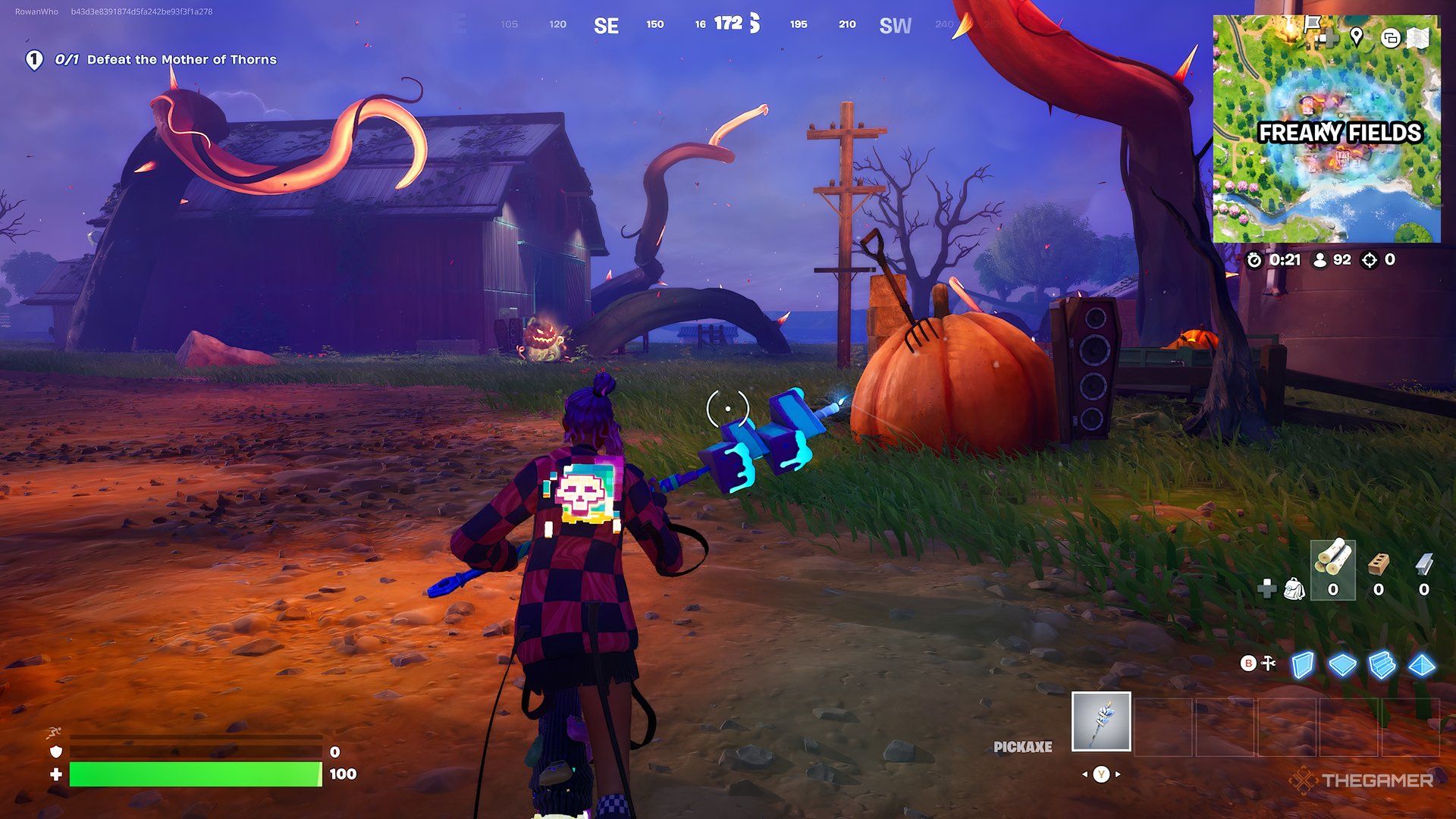Expand the quest tracker numbered badge
Screen dimensions: 1456x819
click(x=34, y=58)
